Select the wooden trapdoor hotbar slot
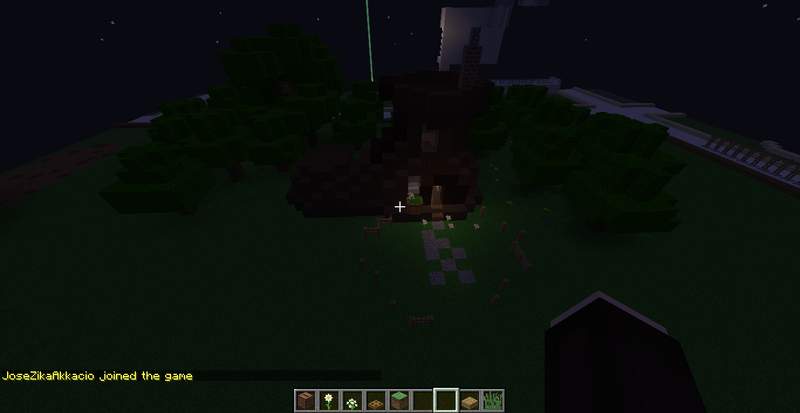The width and height of the screenshot is (800, 413). [x=376, y=401]
